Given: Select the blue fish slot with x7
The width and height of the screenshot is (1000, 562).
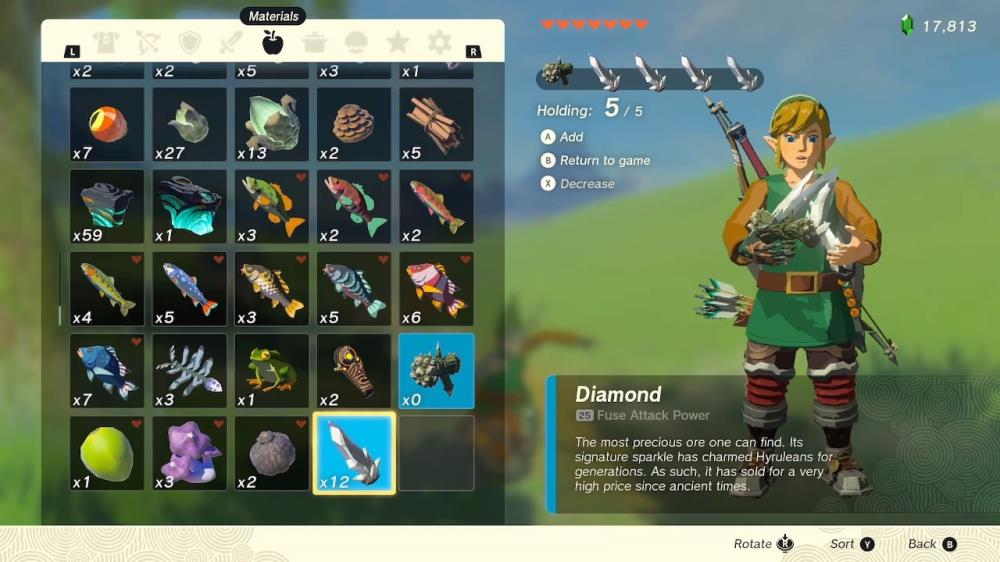Looking at the screenshot, I should coord(107,371).
